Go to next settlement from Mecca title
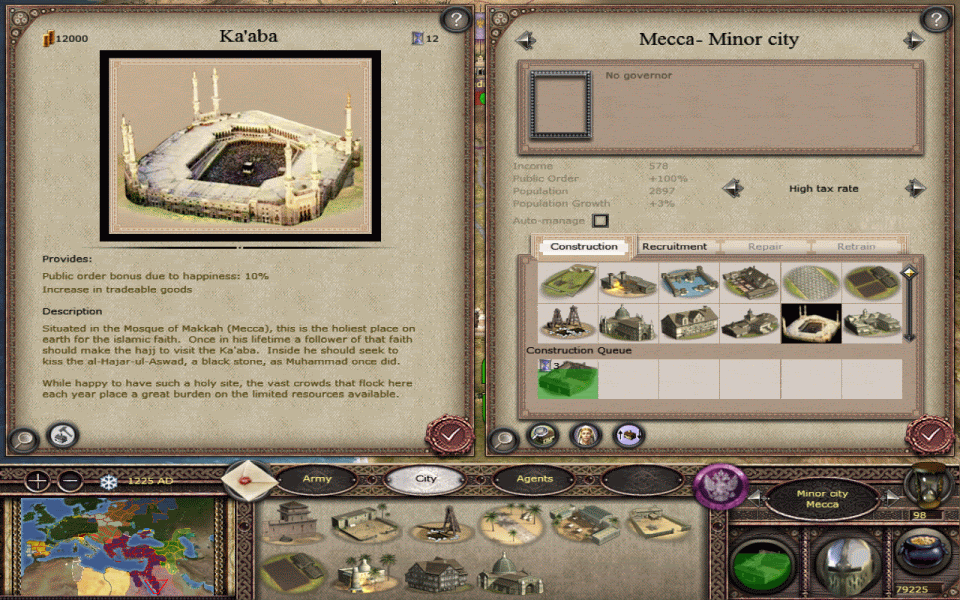This screenshot has width=960, height=600. (x=912, y=40)
